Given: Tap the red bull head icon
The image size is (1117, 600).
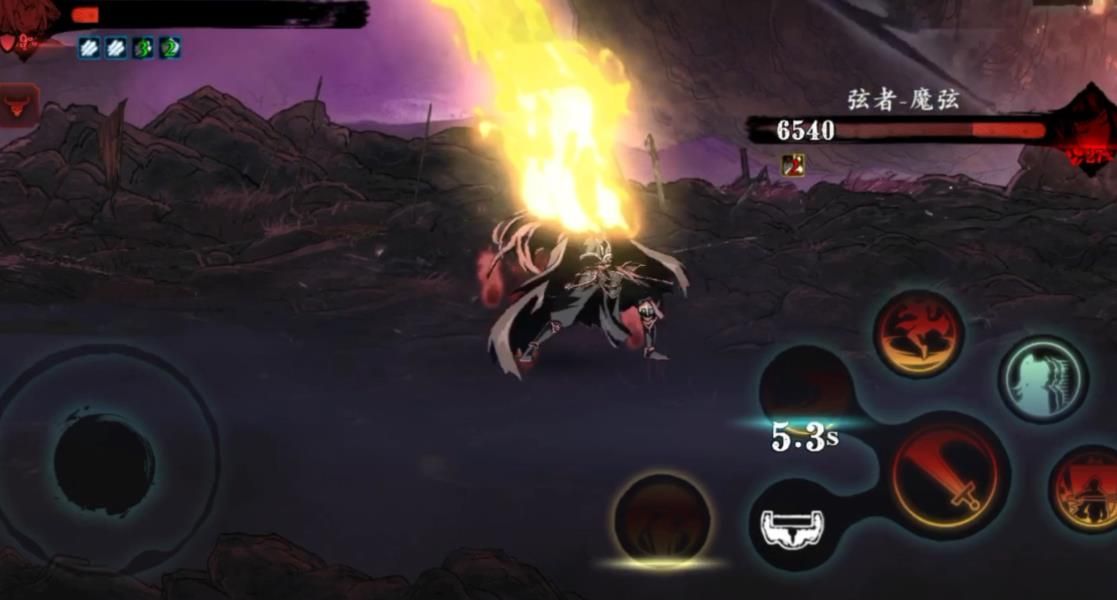Looking at the screenshot, I should pyautogui.click(x=18, y=105).
